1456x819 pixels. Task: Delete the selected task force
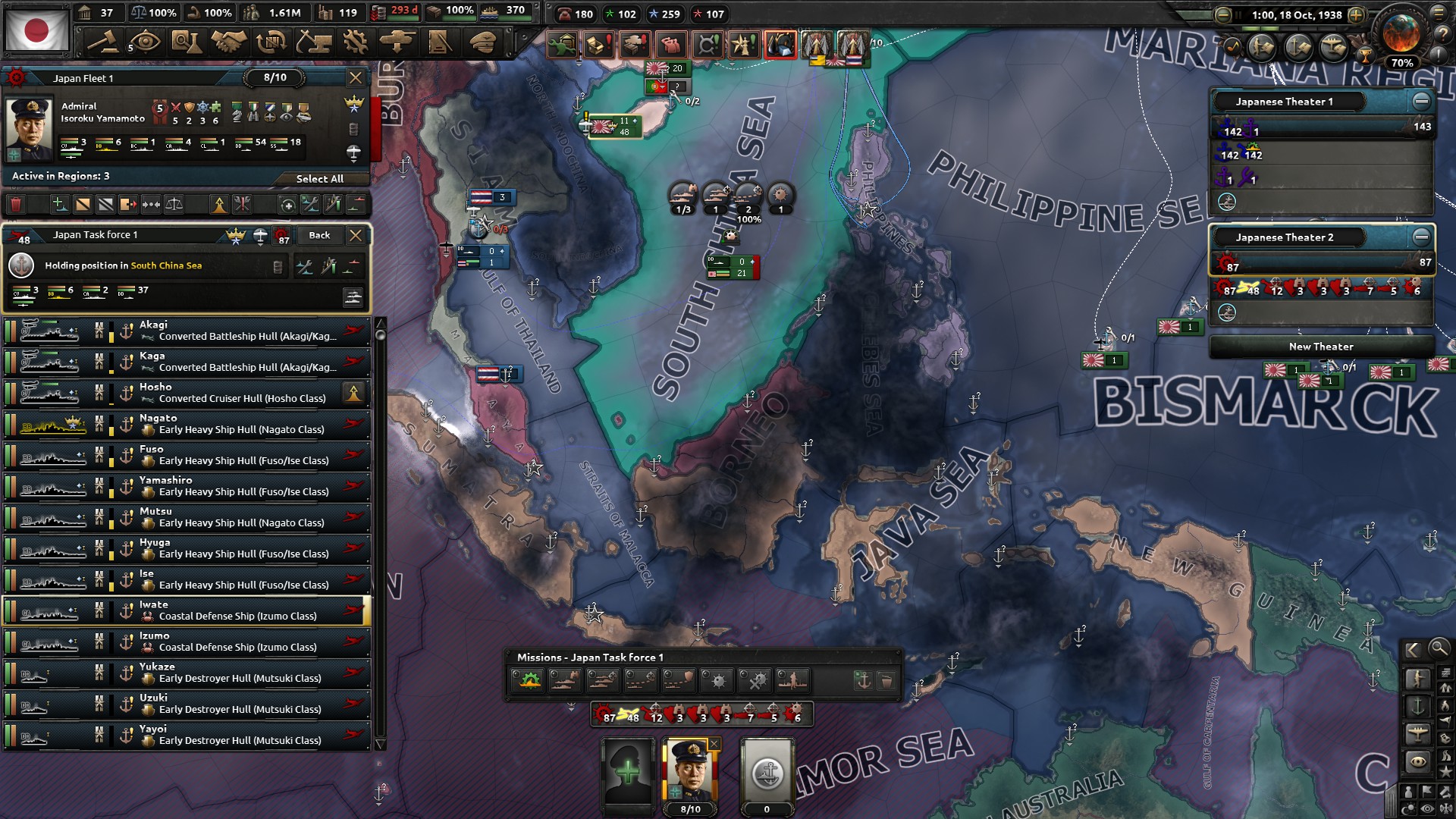click(x=17, y=204)
